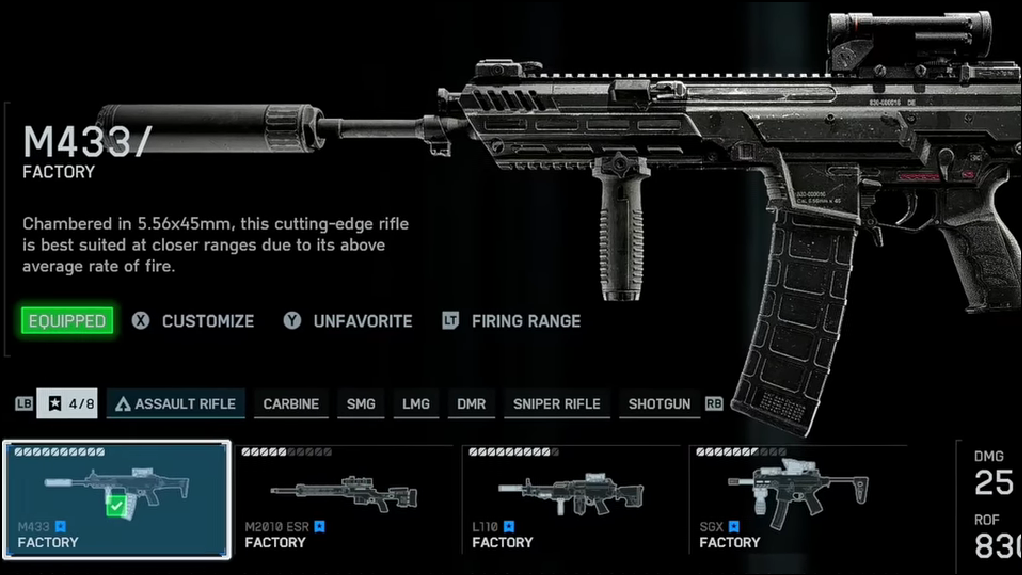The image size is (1022, 575).
Task: Show the LMG weapon category
Action: 416,404
